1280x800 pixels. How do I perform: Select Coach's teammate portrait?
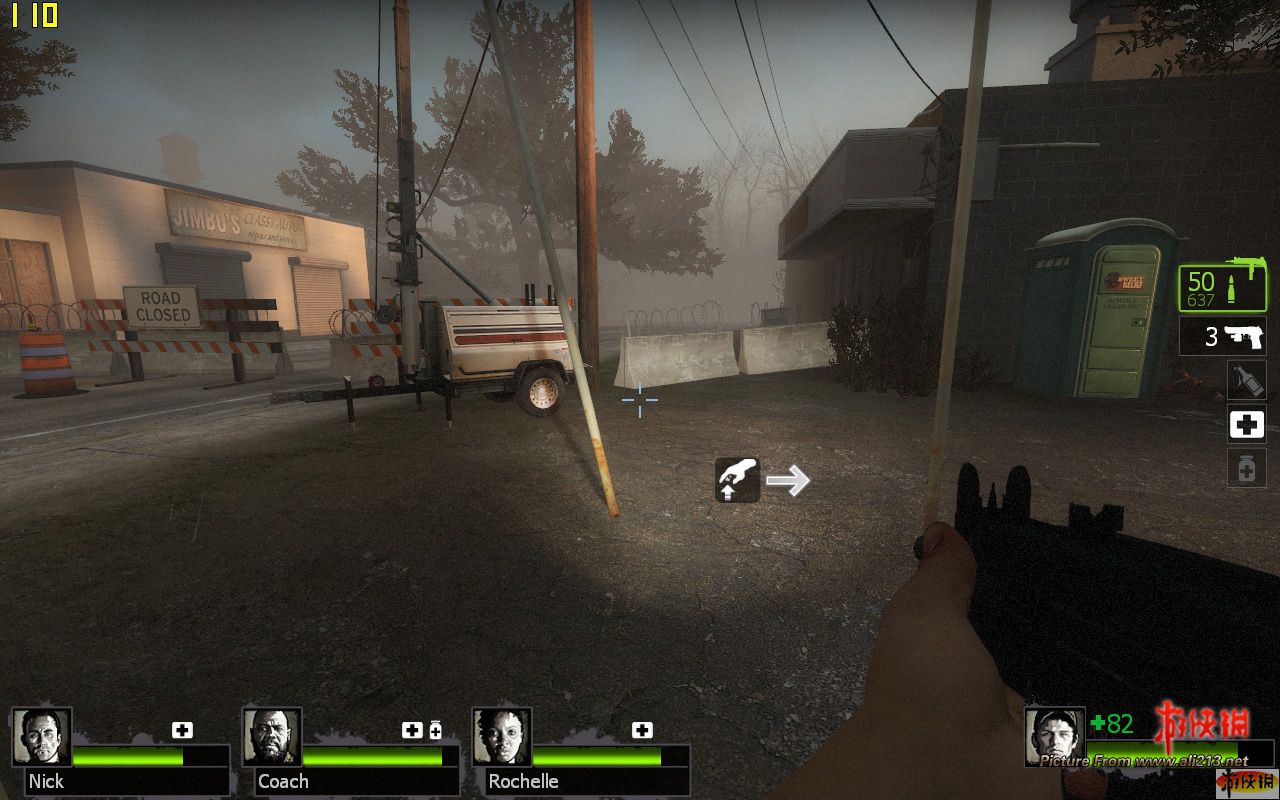272,737
